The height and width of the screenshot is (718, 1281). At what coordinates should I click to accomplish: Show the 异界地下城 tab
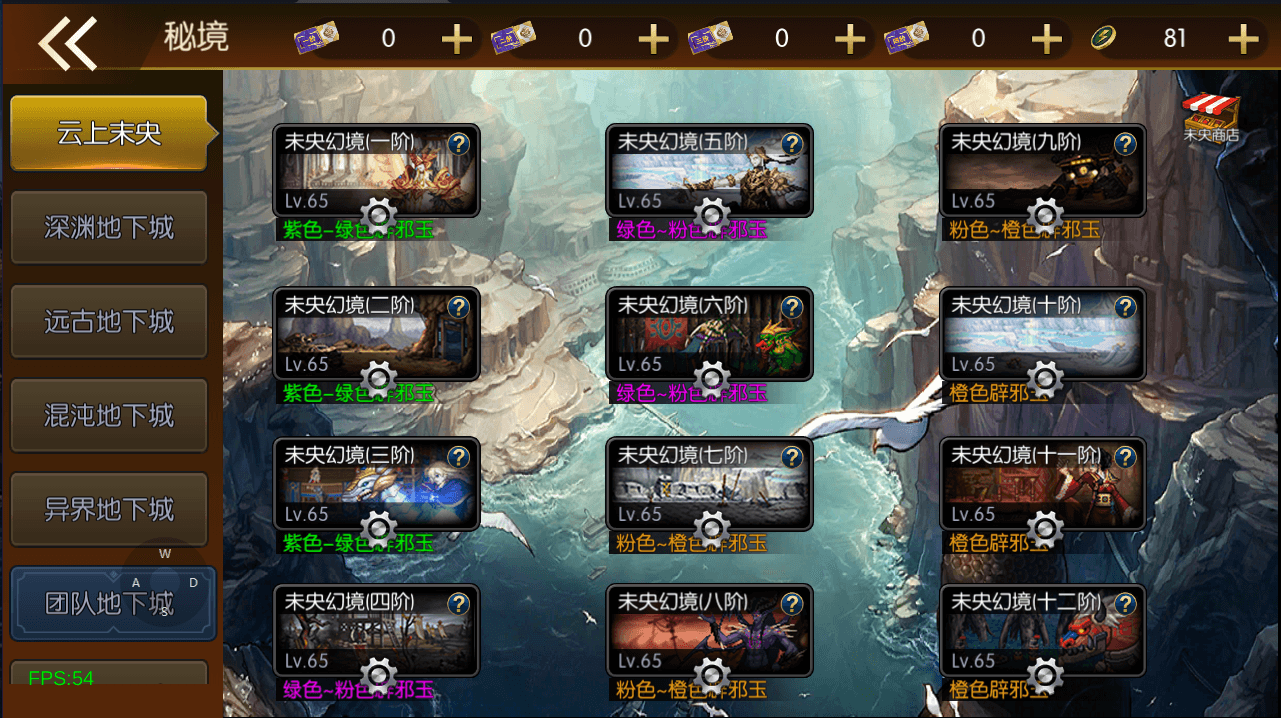pos(109,509)
